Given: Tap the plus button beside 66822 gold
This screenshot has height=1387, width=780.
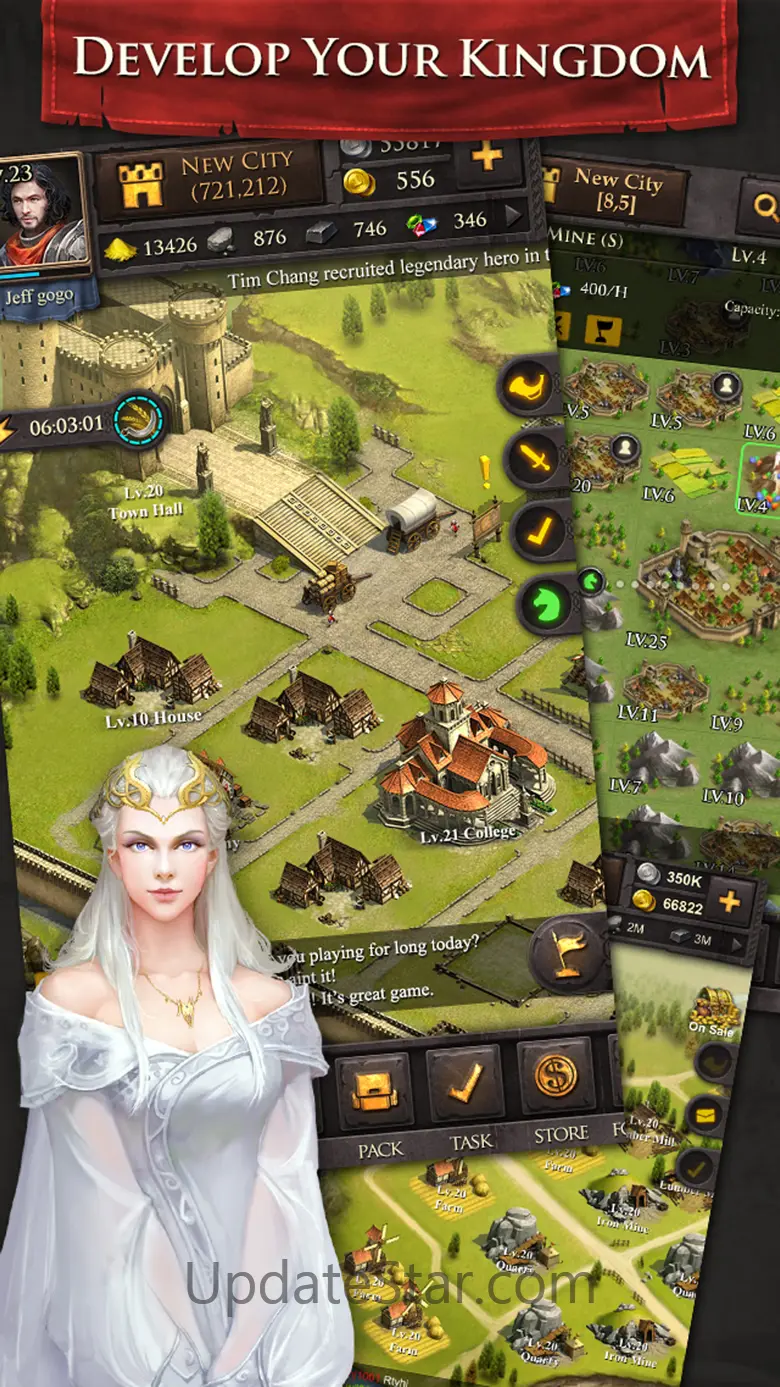Looking at the screenshot, I should pos(728,902).
